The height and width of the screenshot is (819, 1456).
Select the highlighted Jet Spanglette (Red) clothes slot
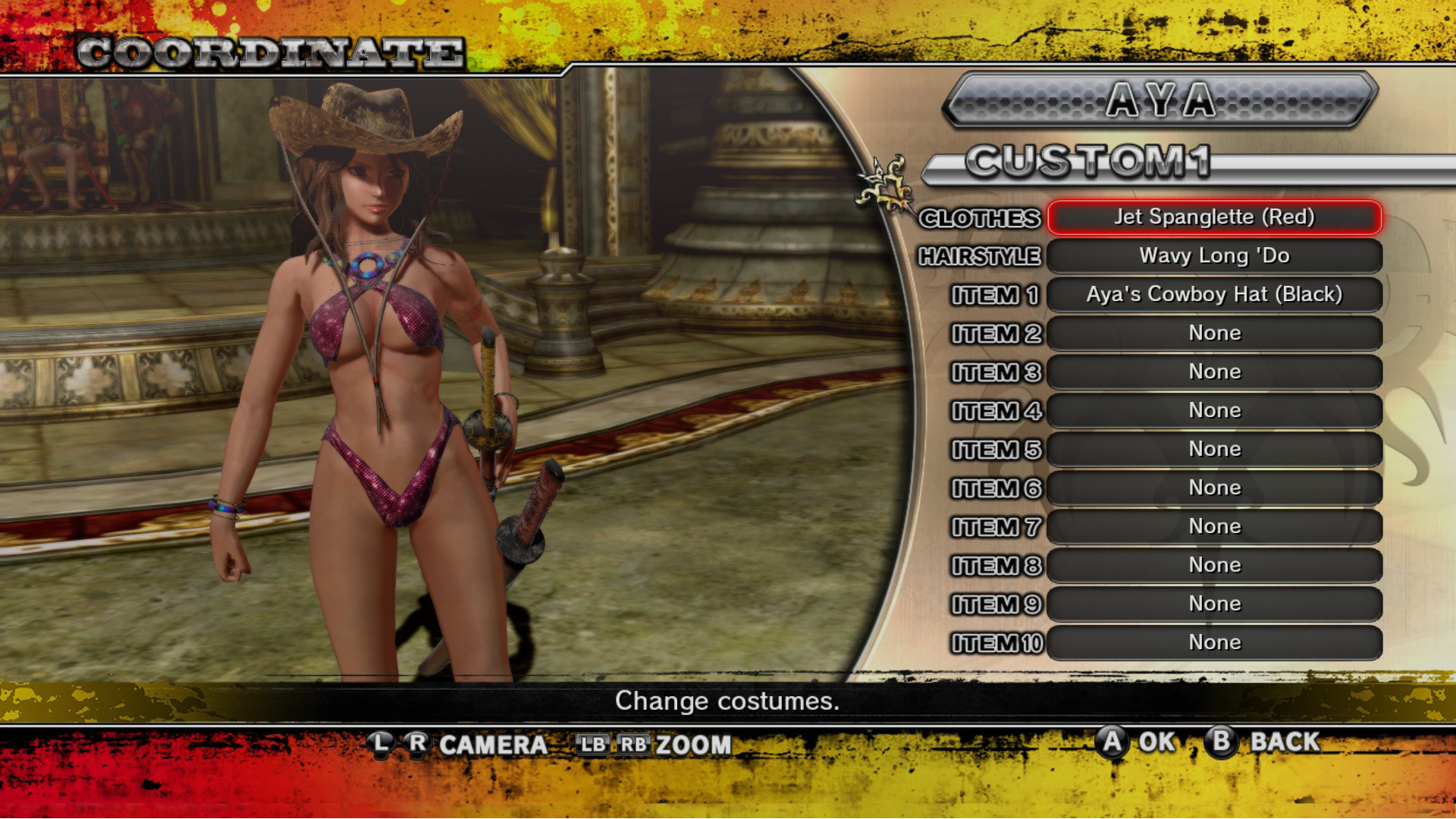pyautogui.click(x=1213, y=218)
